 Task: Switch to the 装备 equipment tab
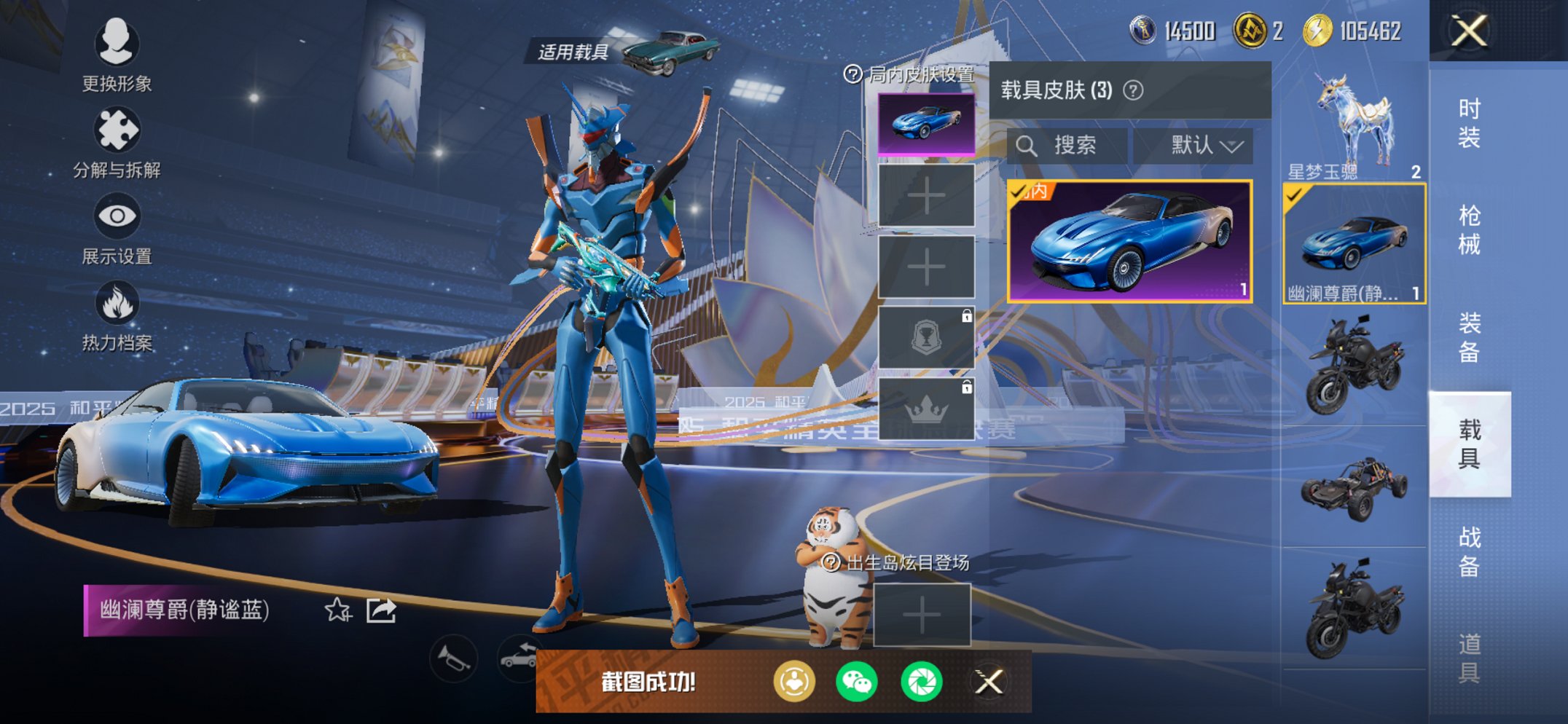(x=1469, y=337)
